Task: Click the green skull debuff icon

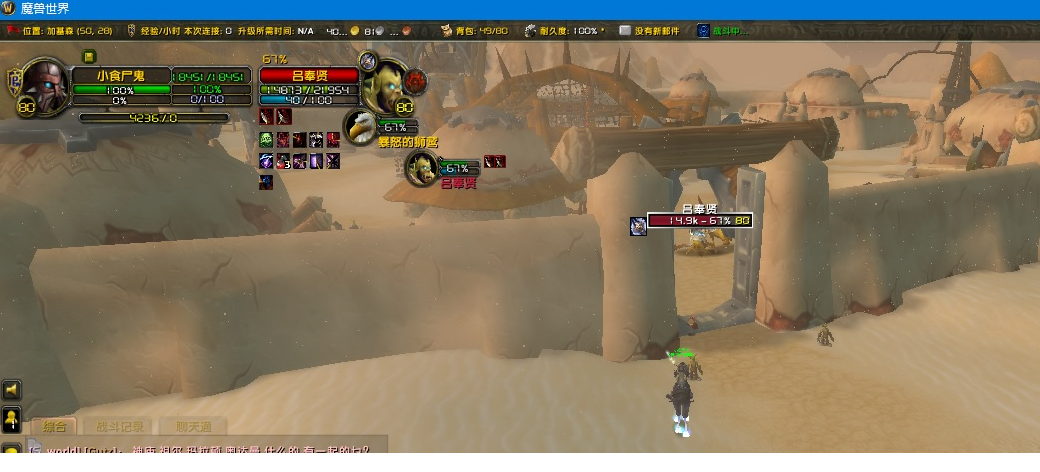Action: point(266,140)
